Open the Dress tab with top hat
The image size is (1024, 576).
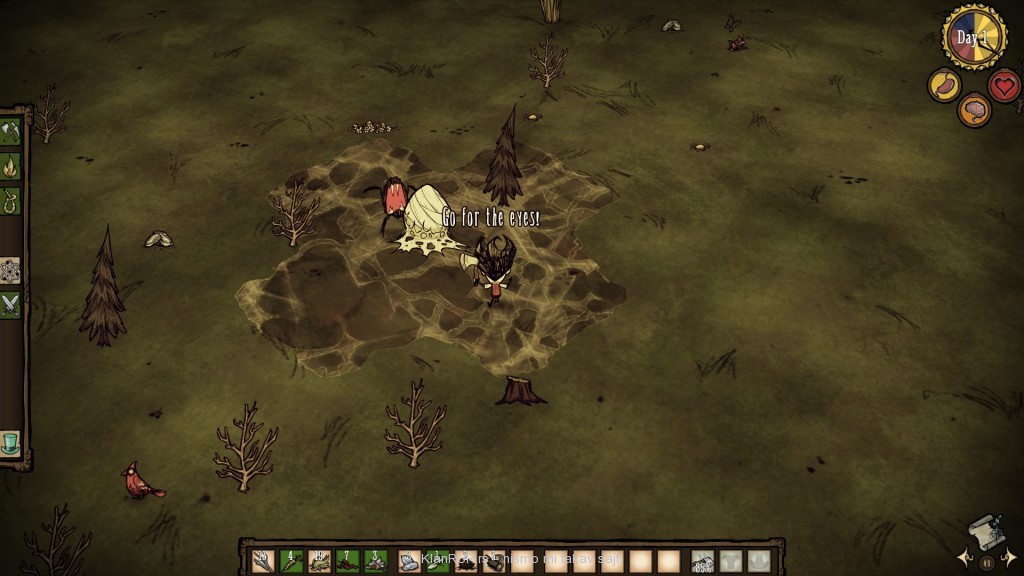10,442
